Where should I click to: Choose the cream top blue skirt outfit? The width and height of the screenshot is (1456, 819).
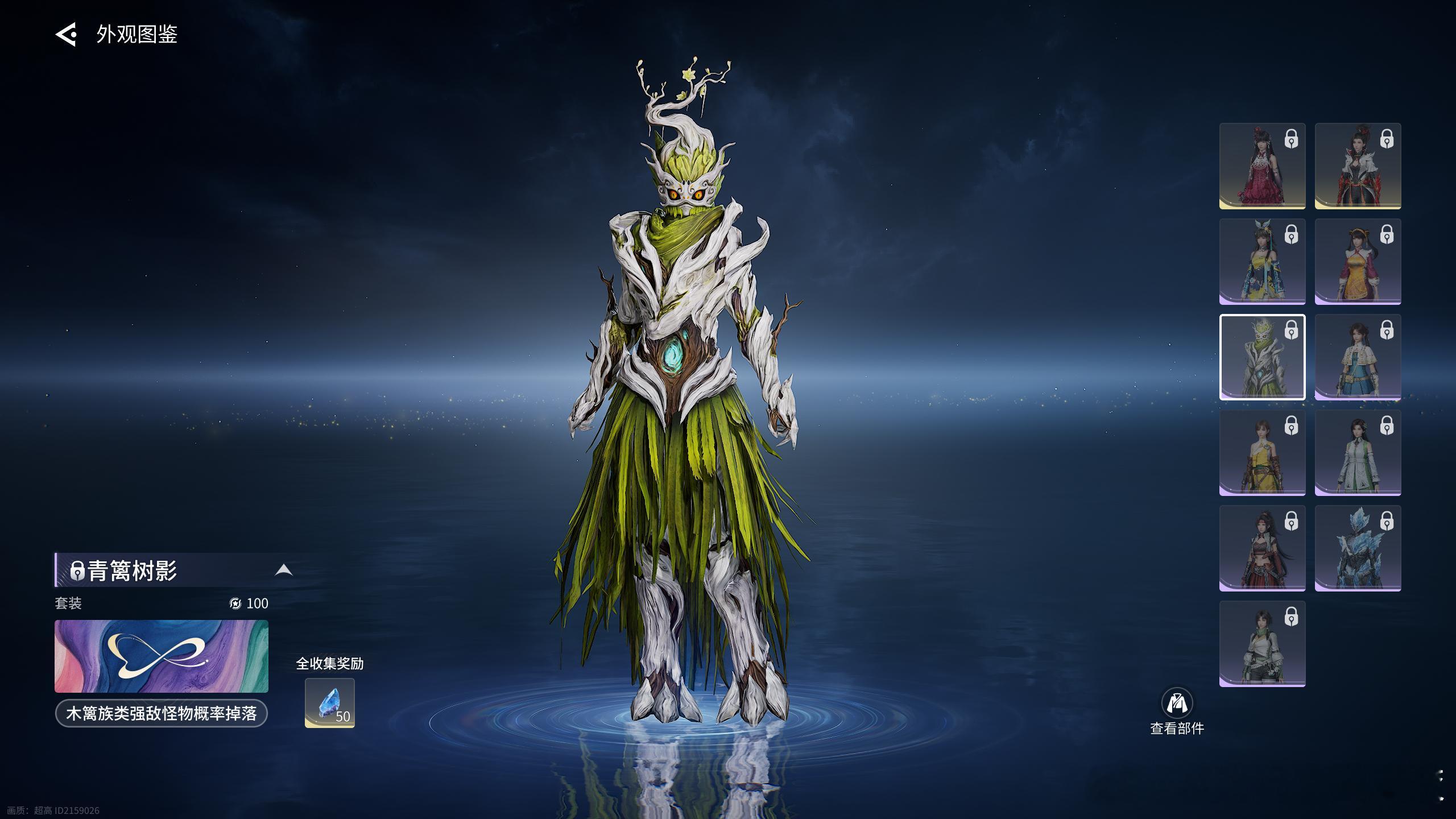click(x=1358, y=357)
